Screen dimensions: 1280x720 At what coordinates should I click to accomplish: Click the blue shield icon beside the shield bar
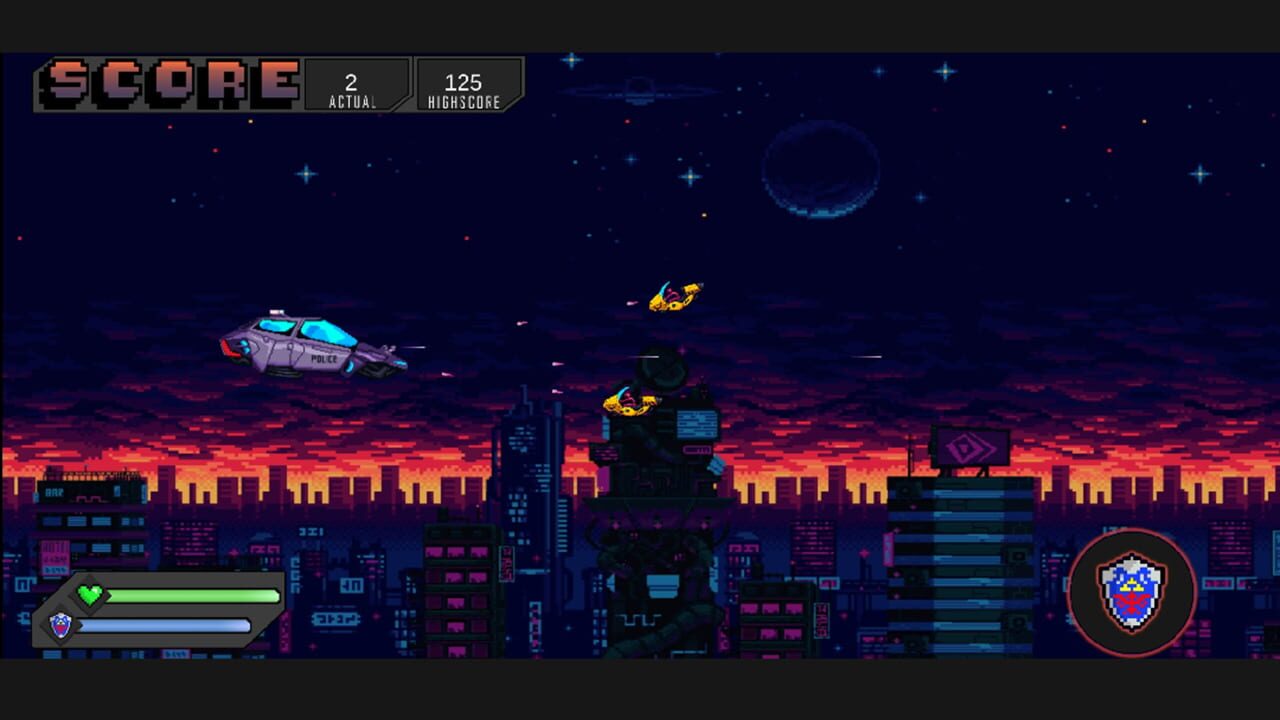point(62,625)
